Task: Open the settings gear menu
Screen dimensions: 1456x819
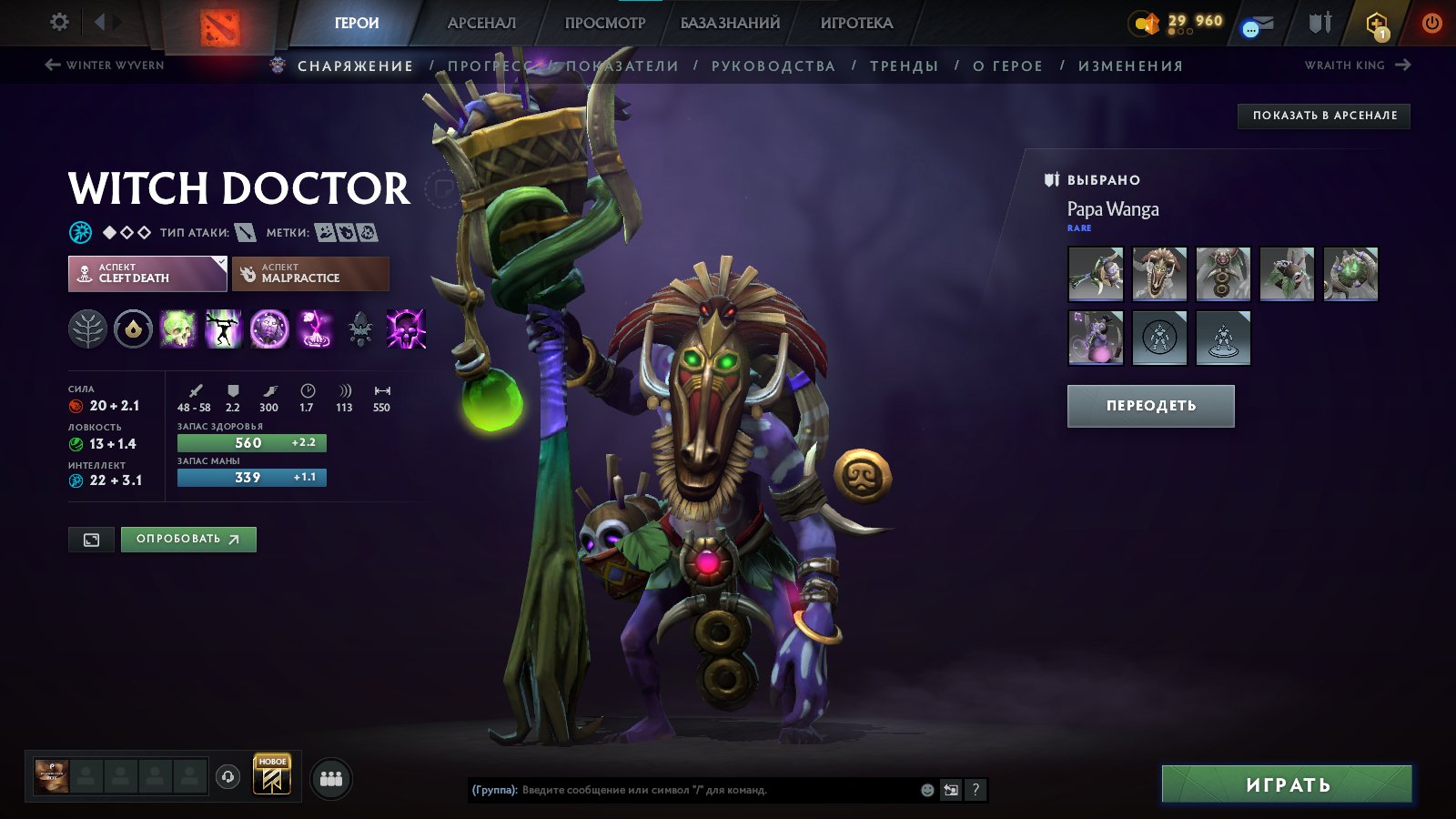Action: (59, 22)
